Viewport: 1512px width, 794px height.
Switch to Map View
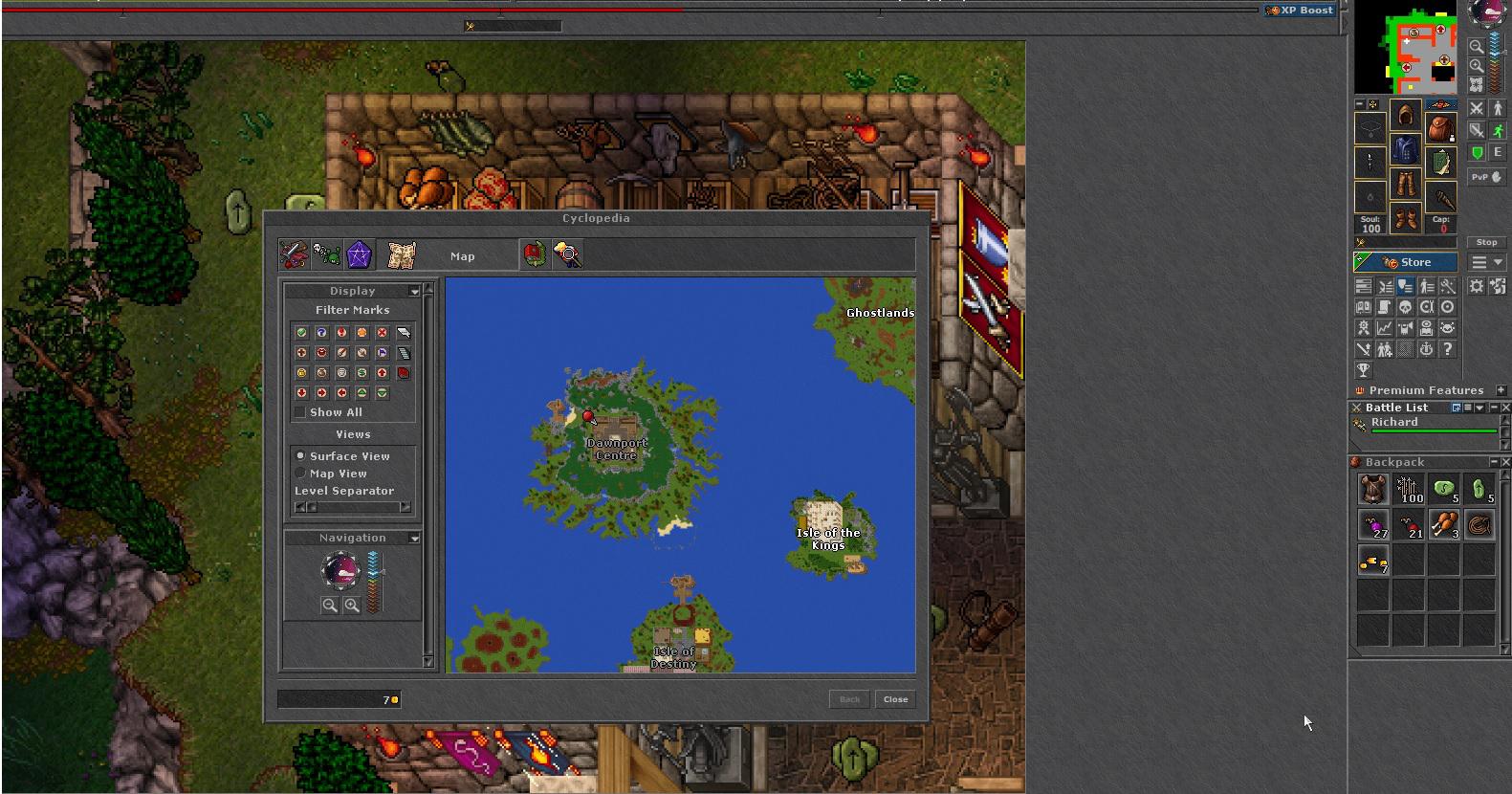point(300,474)
